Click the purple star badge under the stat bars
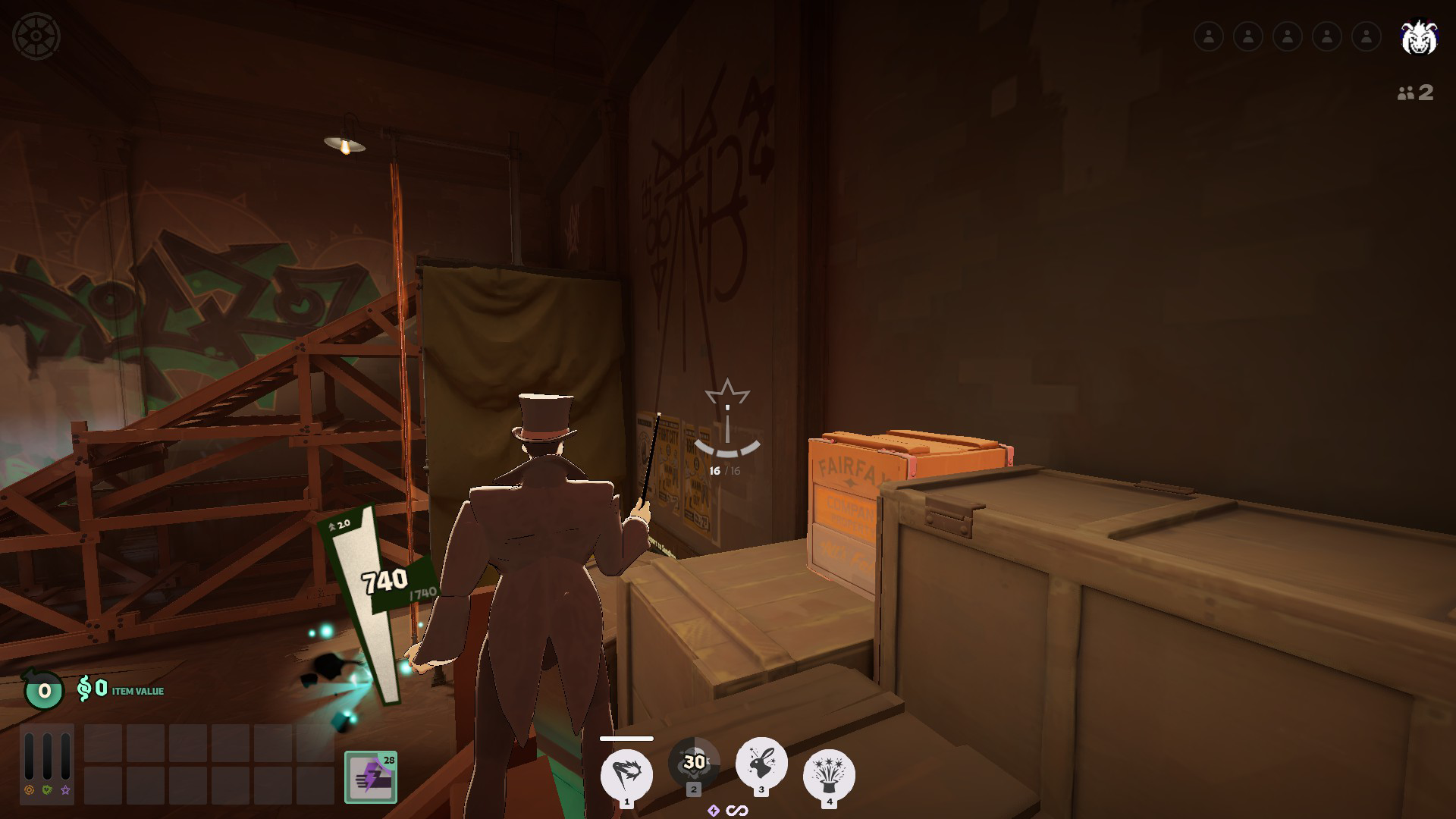1456x819 pixels. click(65, 790)
